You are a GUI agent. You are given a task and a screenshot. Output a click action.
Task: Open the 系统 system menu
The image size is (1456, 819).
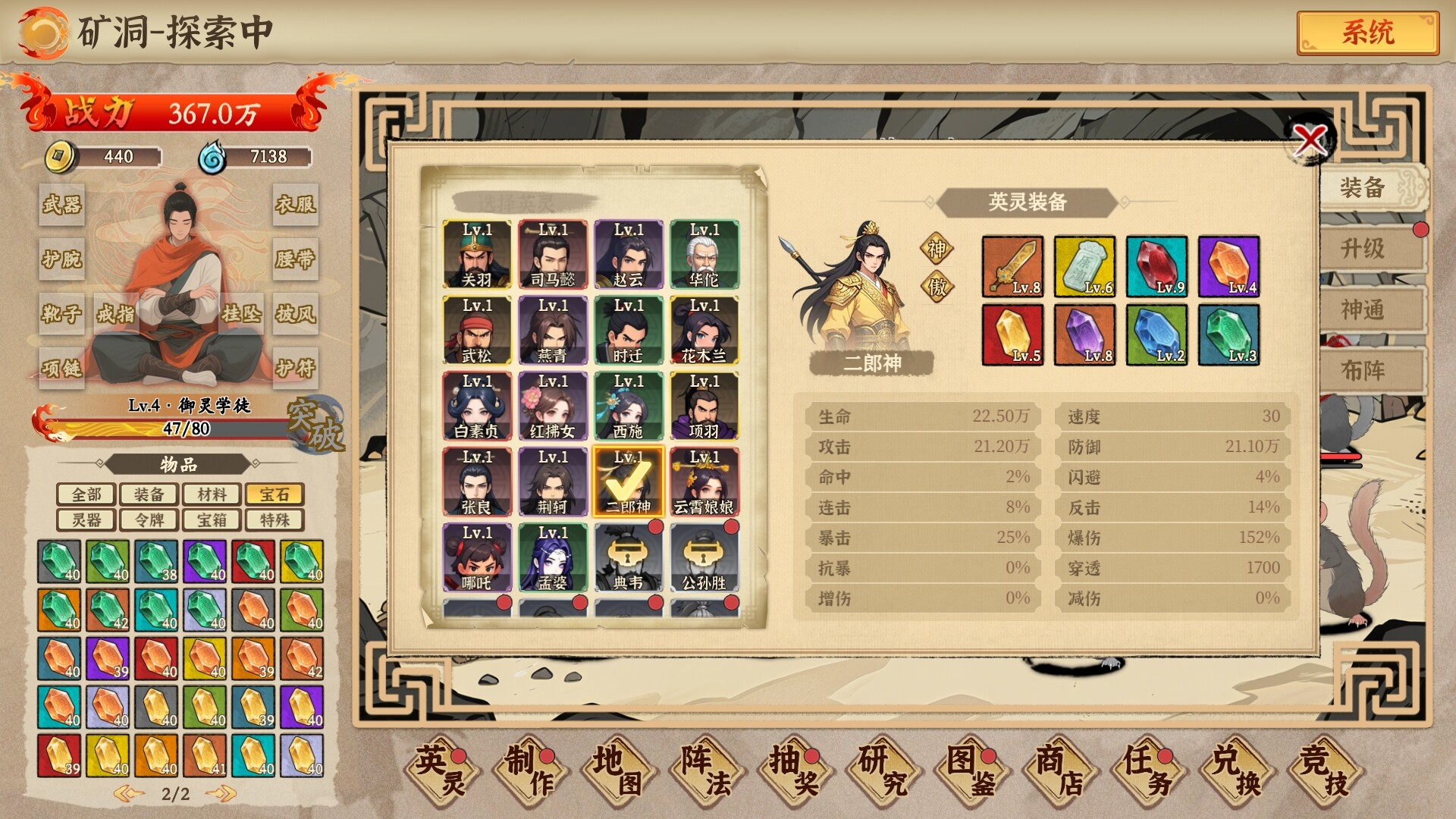click(x=1367, y=33)
